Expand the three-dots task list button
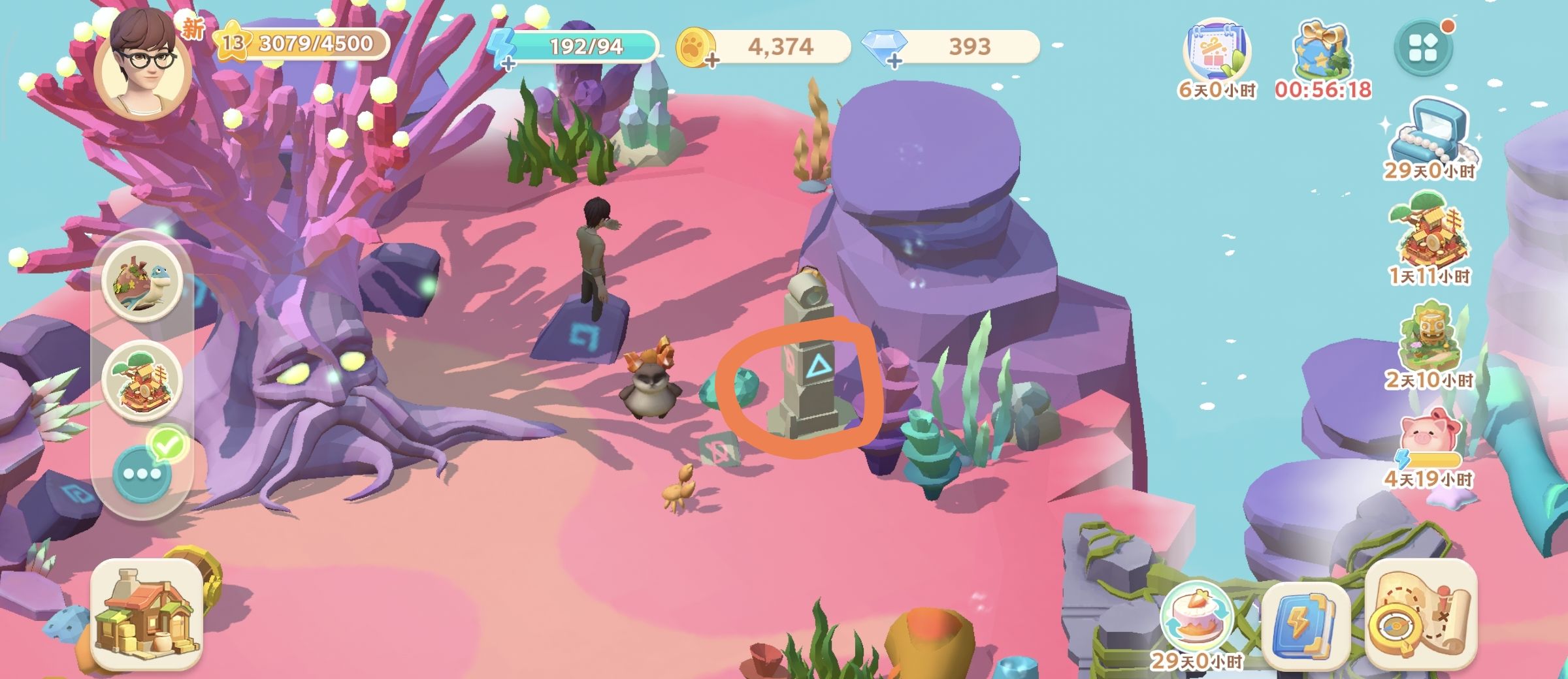The height and width of the screenshot is (679, 1568). 142,473
